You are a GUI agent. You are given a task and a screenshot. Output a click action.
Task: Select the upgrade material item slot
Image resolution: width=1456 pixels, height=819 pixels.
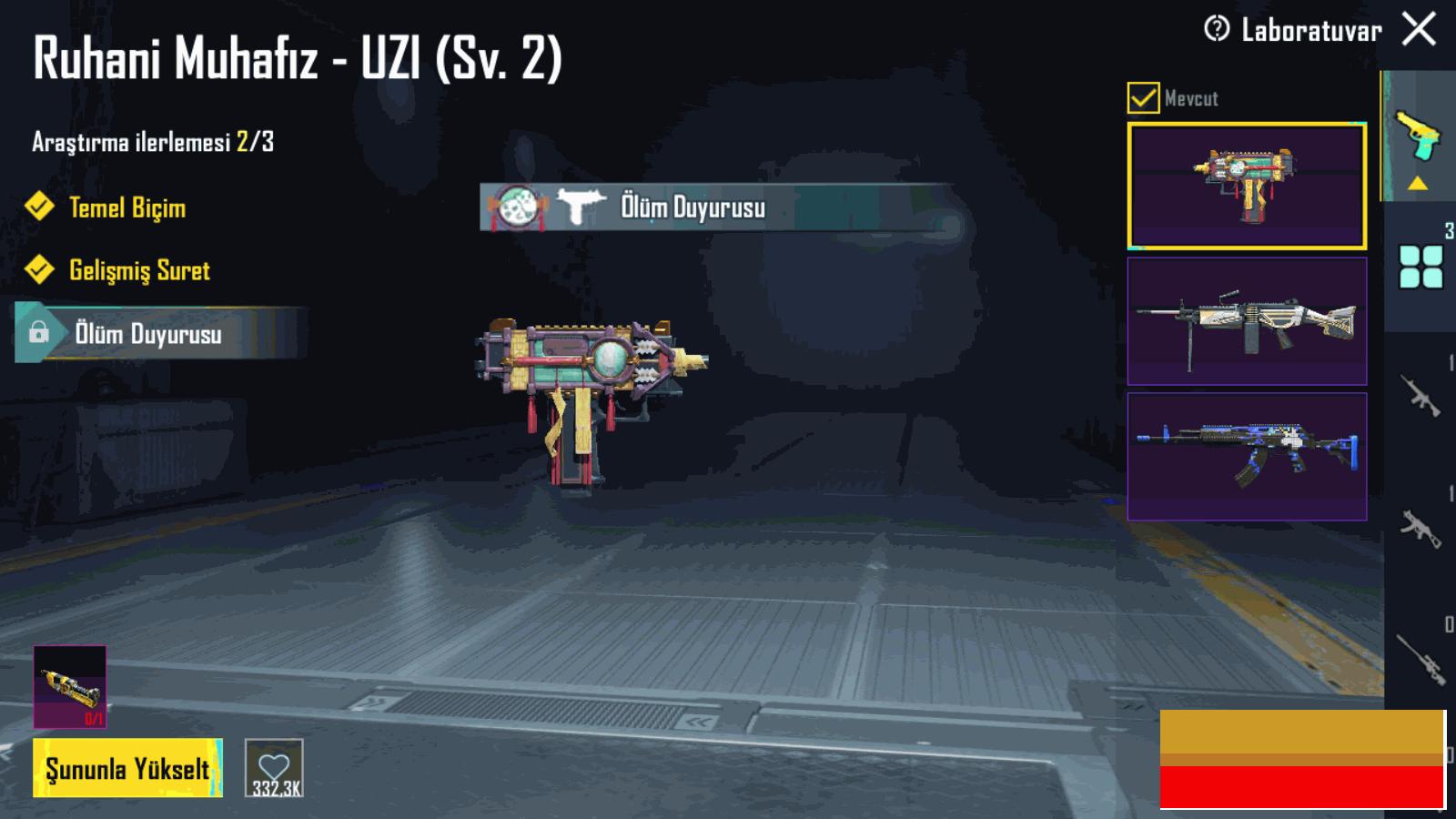70,687
